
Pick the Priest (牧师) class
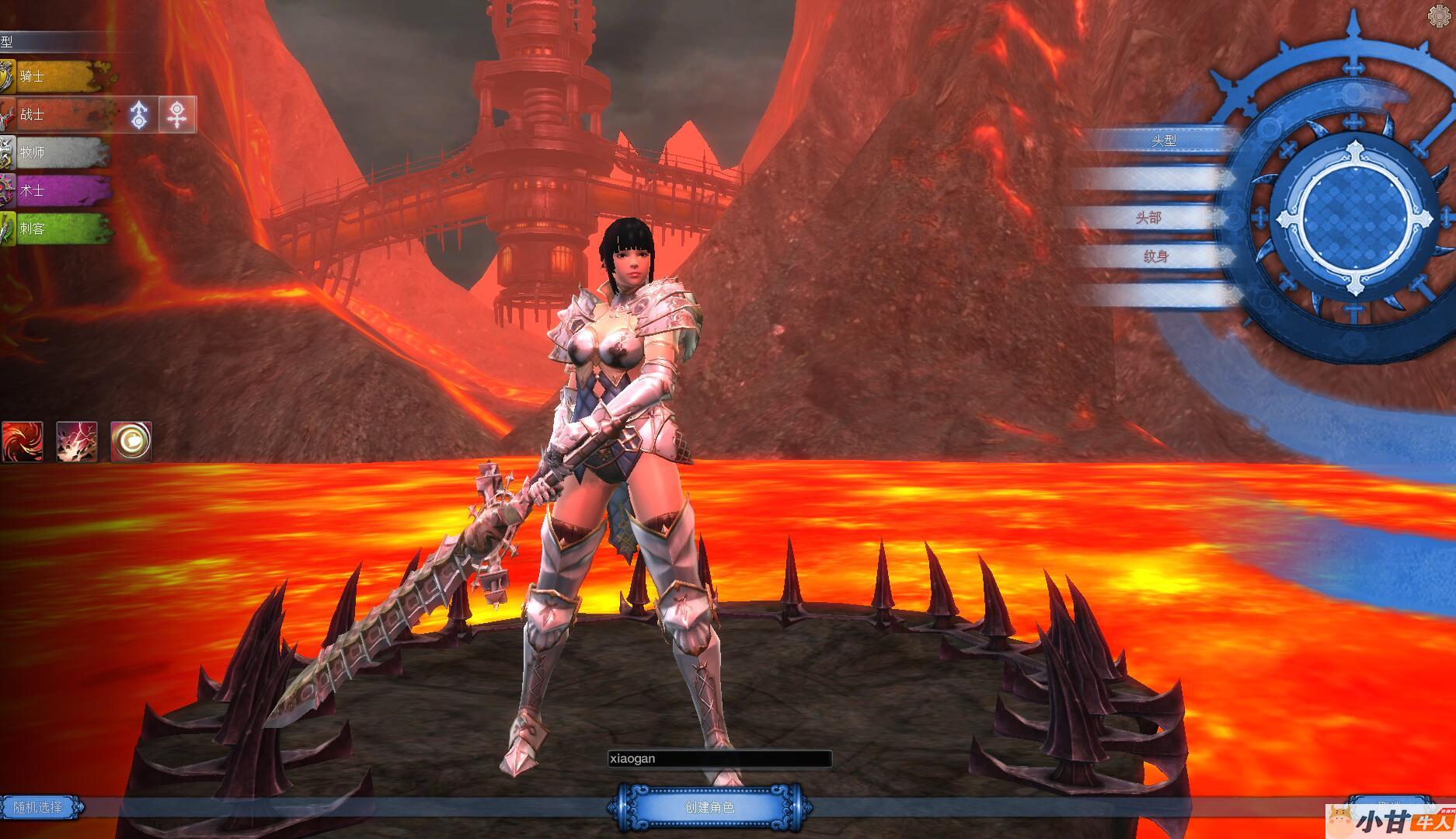(x=54, y=153)
